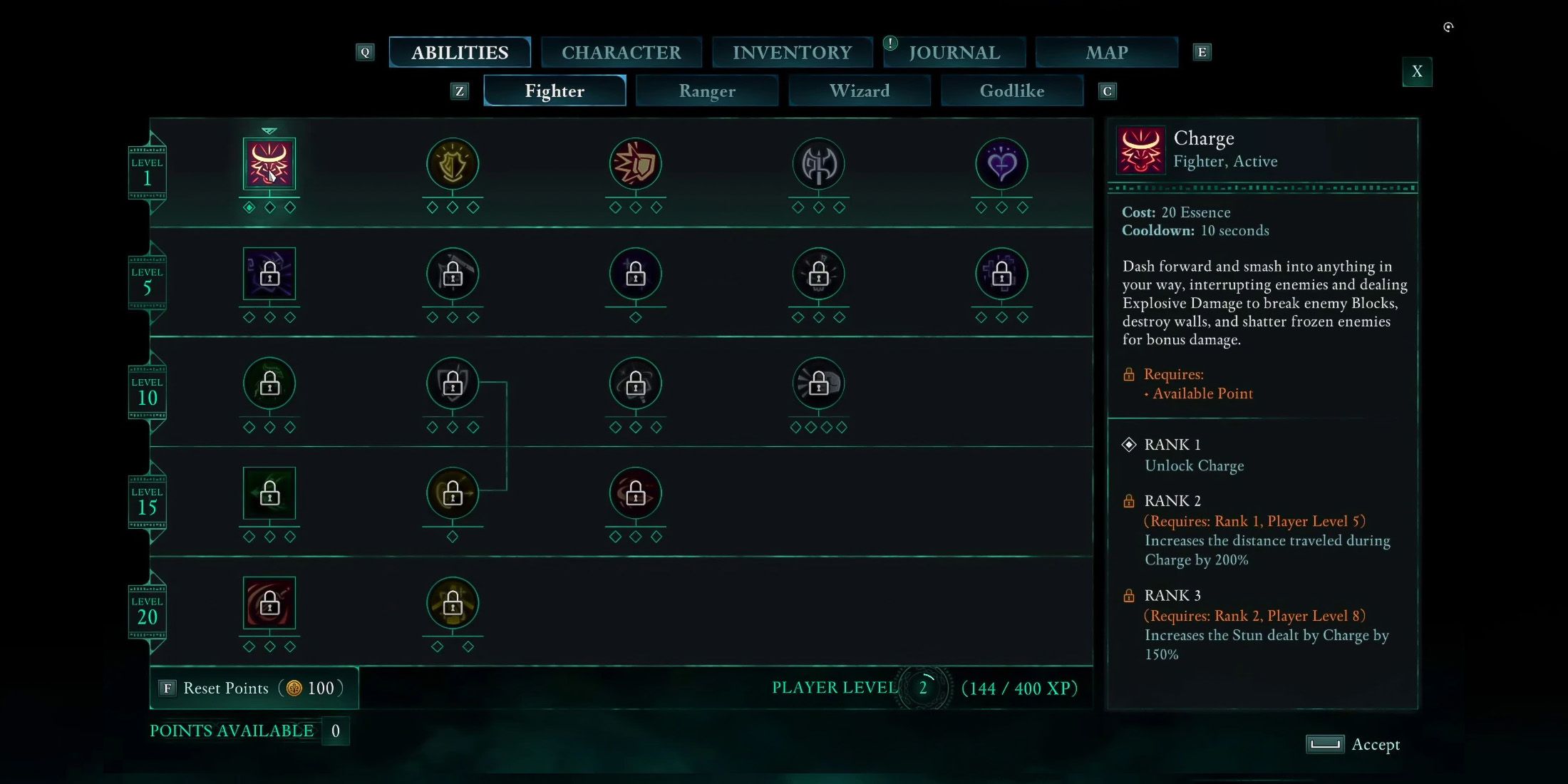This screenshot has width=1568, height=784.
Task: Select the yellow shield ability in level 1 row
Action: 452,165
